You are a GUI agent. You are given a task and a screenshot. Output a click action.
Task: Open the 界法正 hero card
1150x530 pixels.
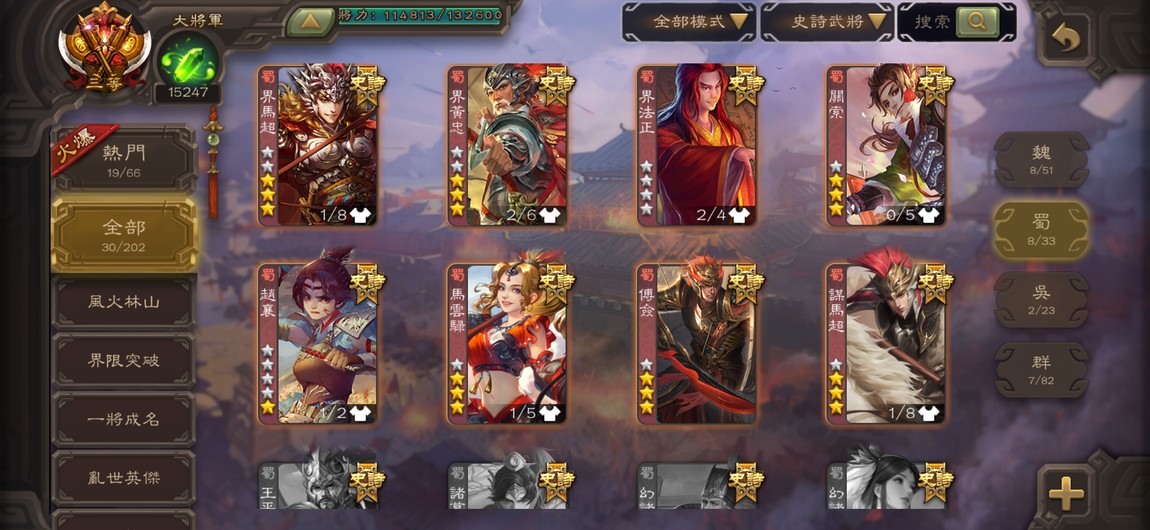[697, 146]
